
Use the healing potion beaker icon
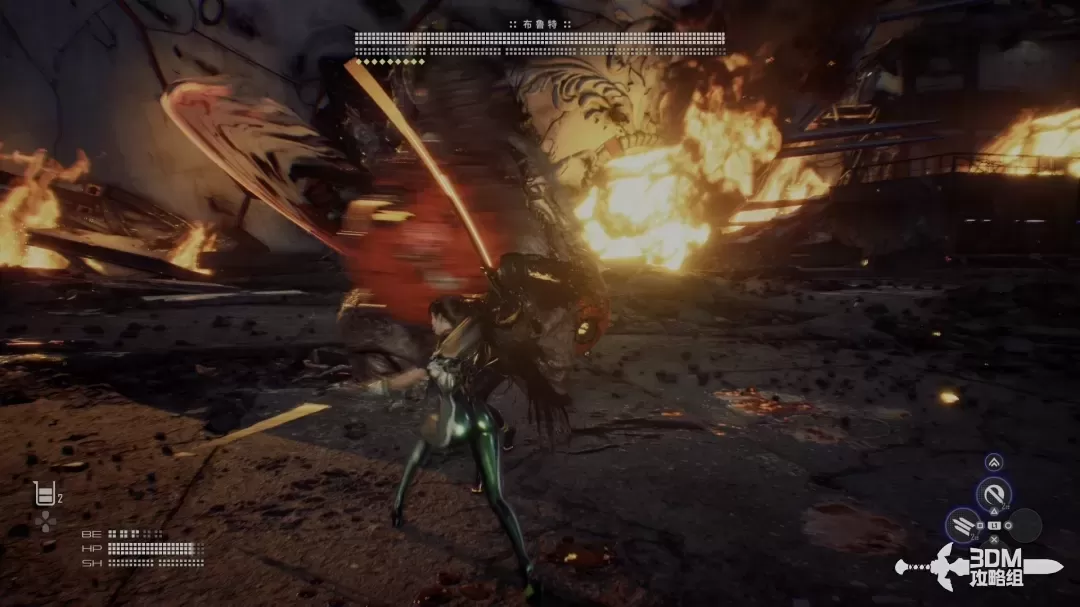[x=44, y=494]
